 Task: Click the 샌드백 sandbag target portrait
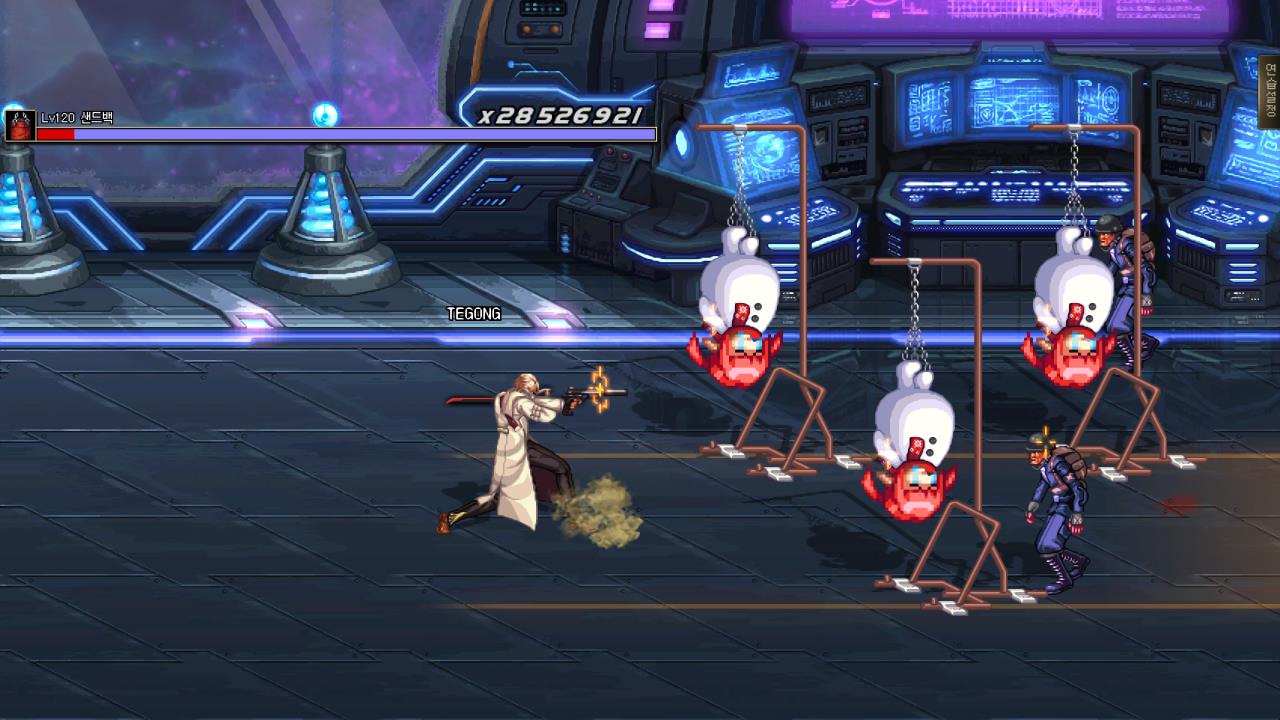click(19, 126)
